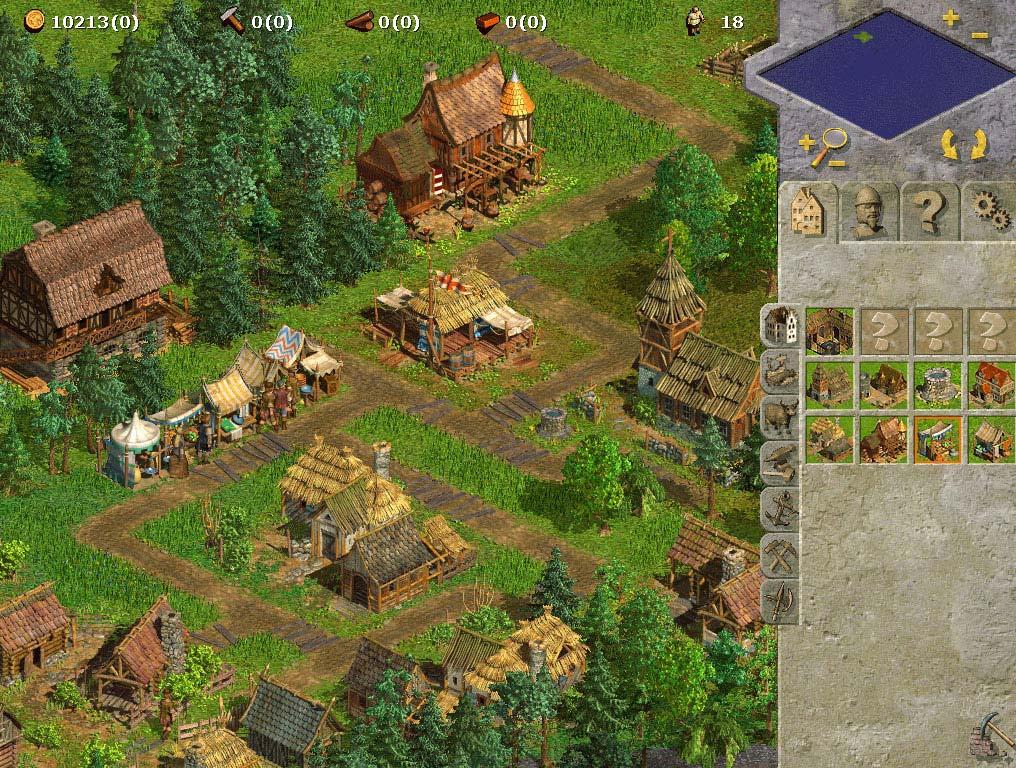
Task: Select the public buildings house category
Action: [779, 325]
